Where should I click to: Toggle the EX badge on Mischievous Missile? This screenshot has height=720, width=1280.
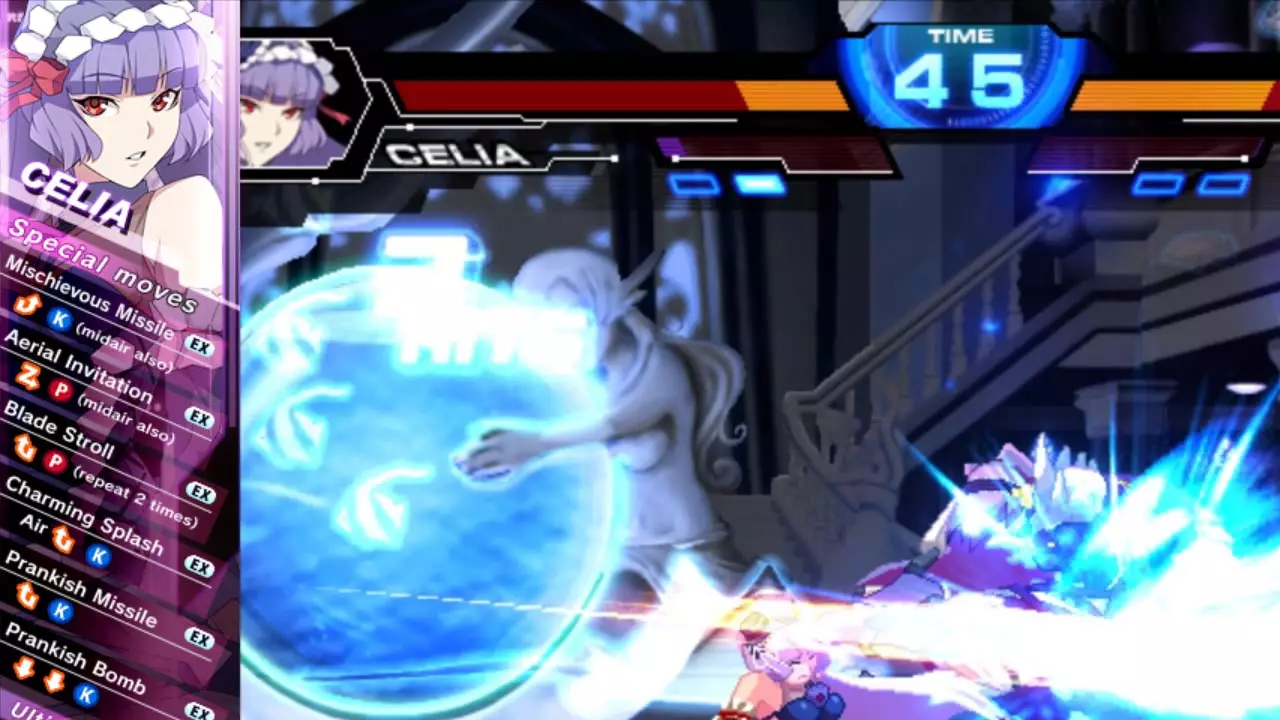(x=198, y=342)
